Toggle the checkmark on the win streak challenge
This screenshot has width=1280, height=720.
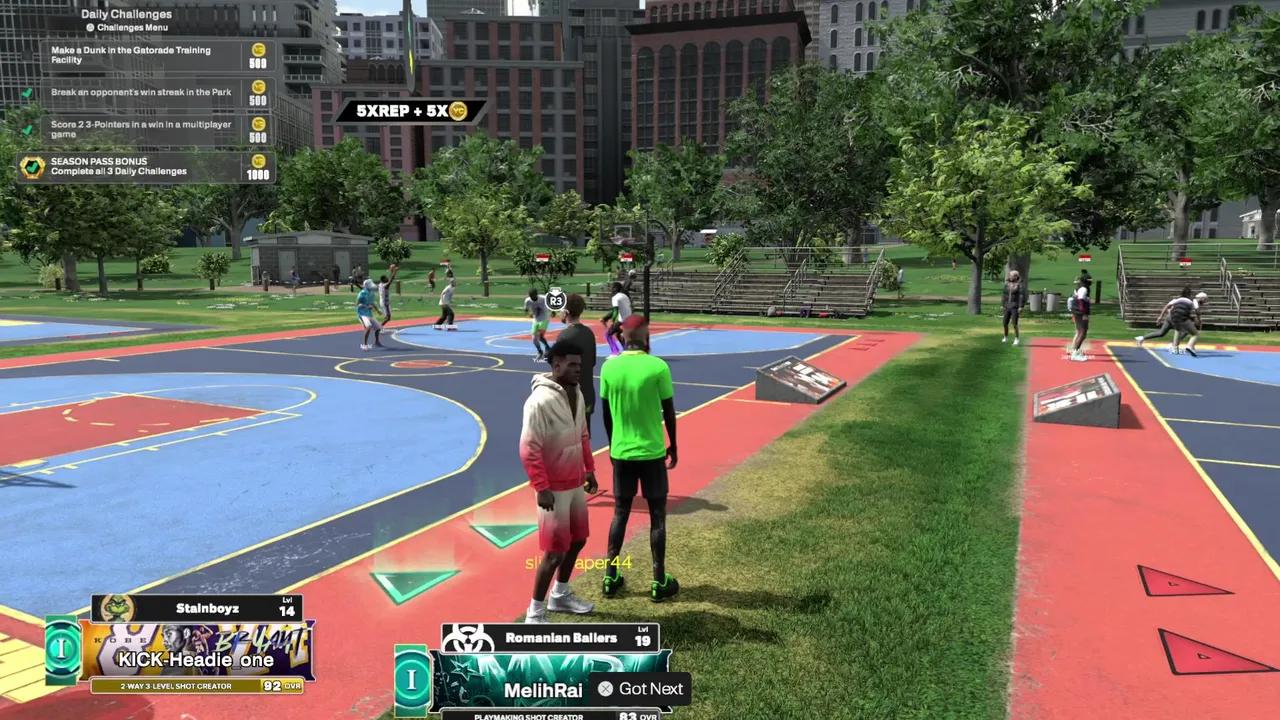click(x=25, y=91)
